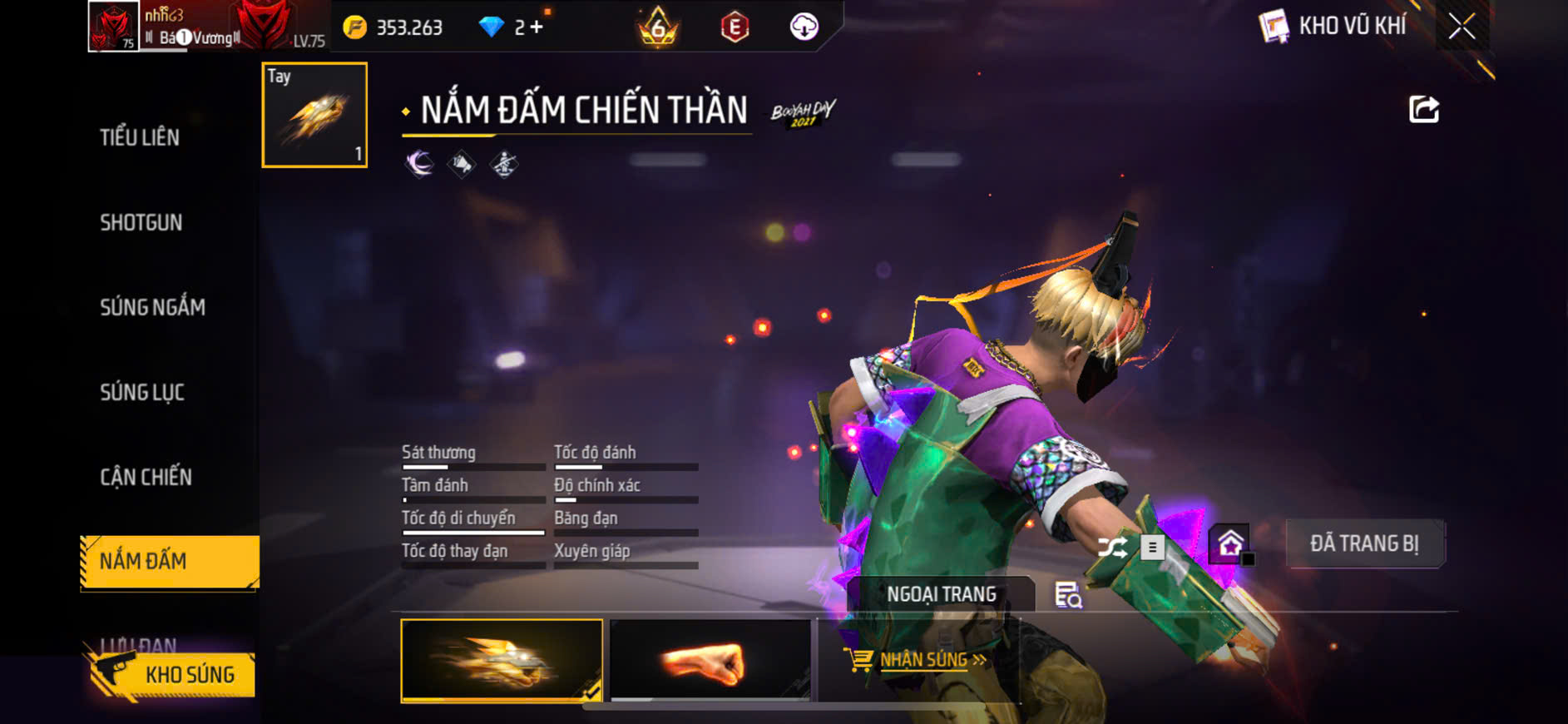This screenshot has height=724, width=1568.
Task: Click the Tay weapon slot thumbnail
Action: (x=314, y=115)
